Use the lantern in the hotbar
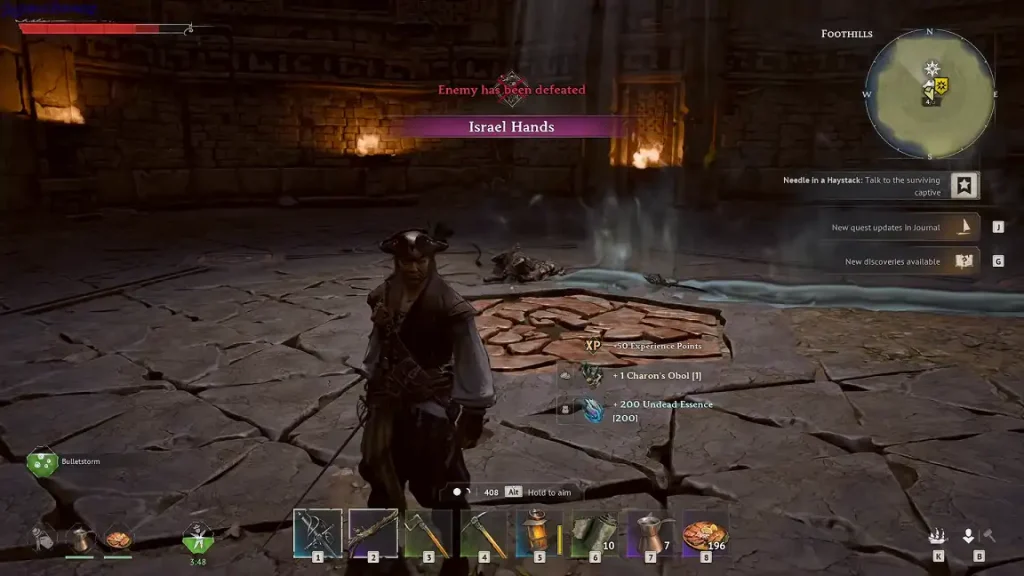The image size is (1024, 576). point(539,532)
